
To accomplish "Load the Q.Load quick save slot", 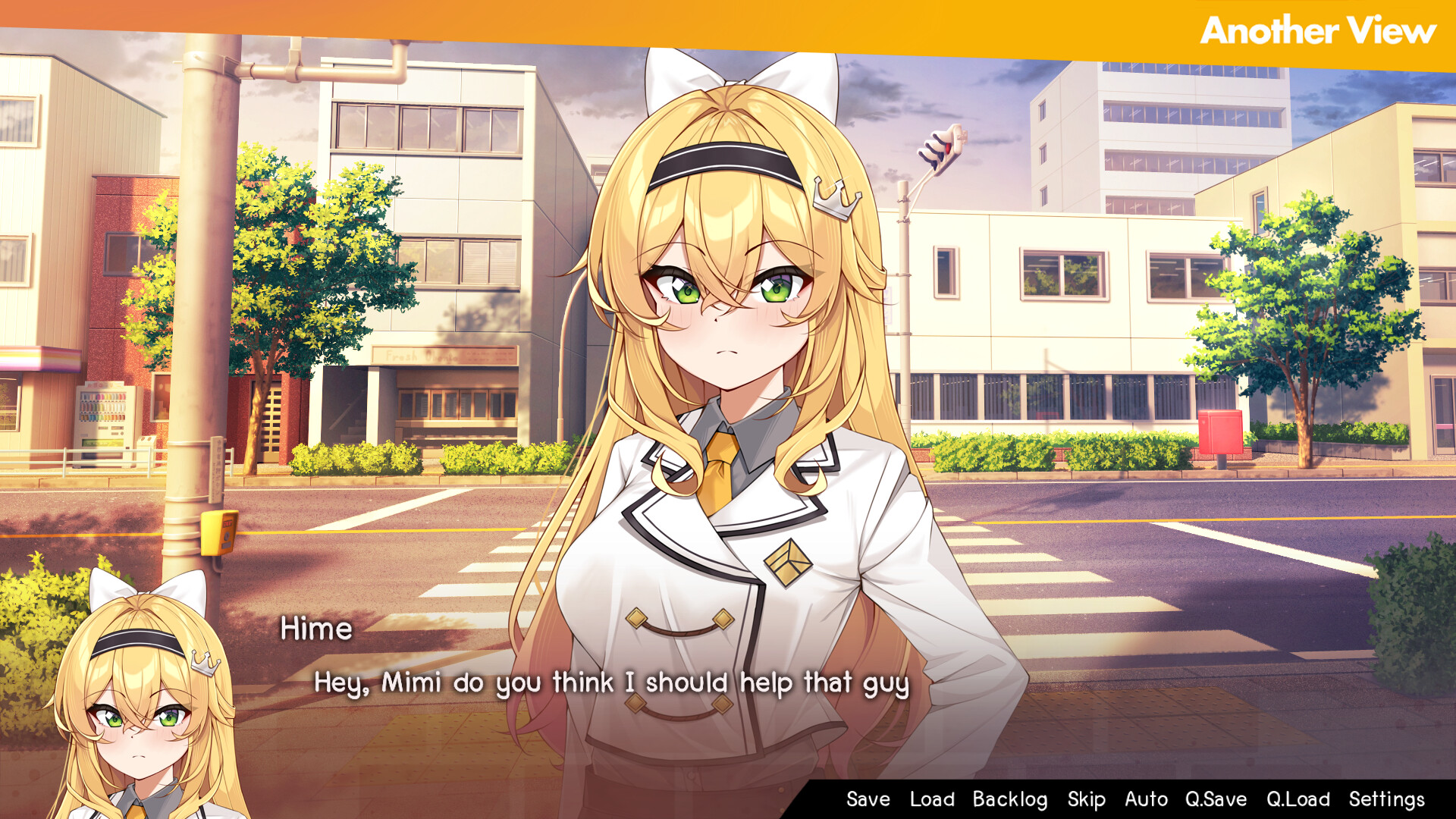I will pos(1298,799).
